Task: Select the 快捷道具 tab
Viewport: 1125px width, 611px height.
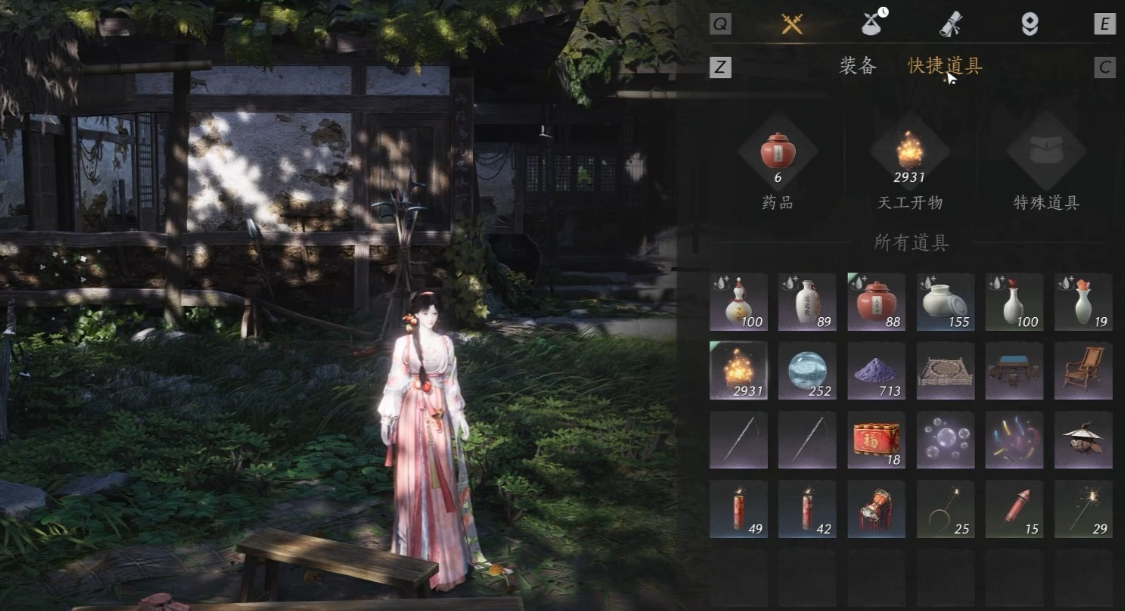Action: 944,67
